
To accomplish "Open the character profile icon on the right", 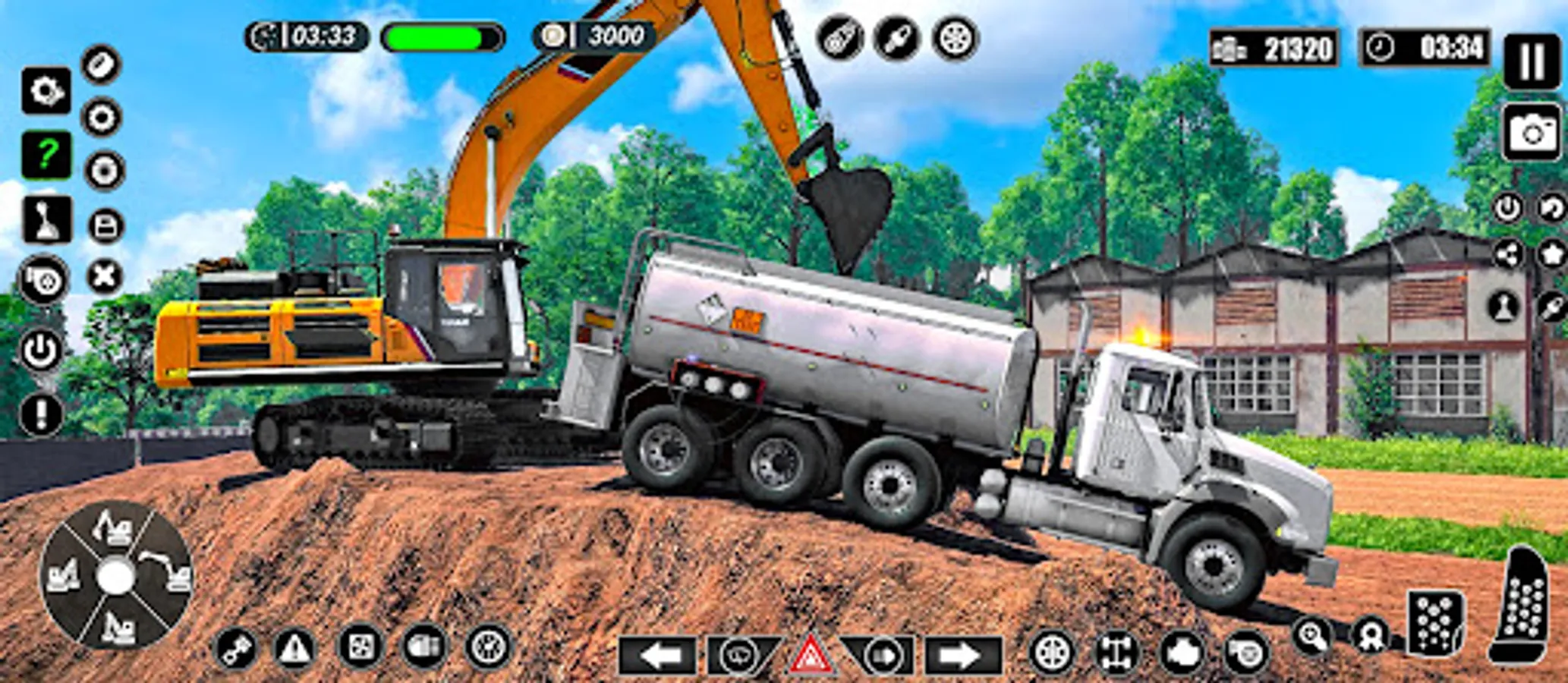I will [x=1504, y=304].
